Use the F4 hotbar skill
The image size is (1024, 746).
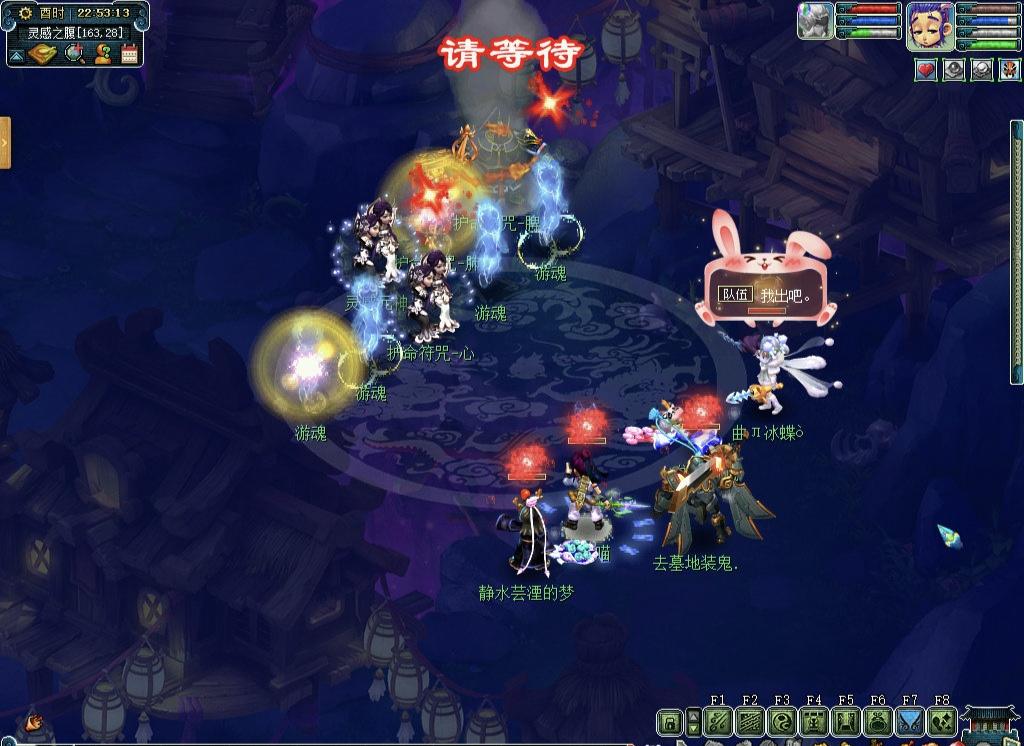point(813,721)
